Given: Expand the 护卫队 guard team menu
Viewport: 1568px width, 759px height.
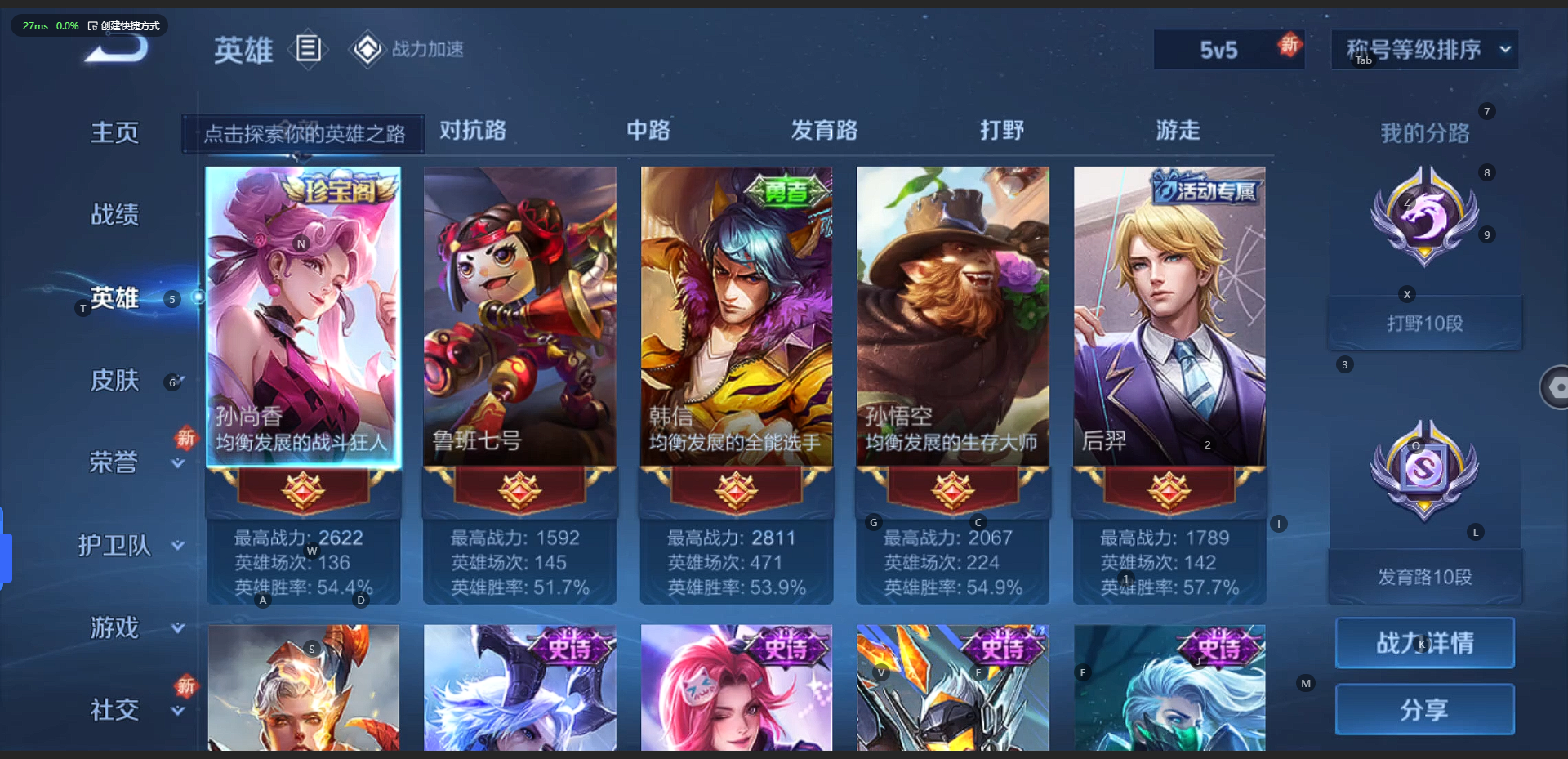Looking at the screenshot, I should [x=114, y=545].
